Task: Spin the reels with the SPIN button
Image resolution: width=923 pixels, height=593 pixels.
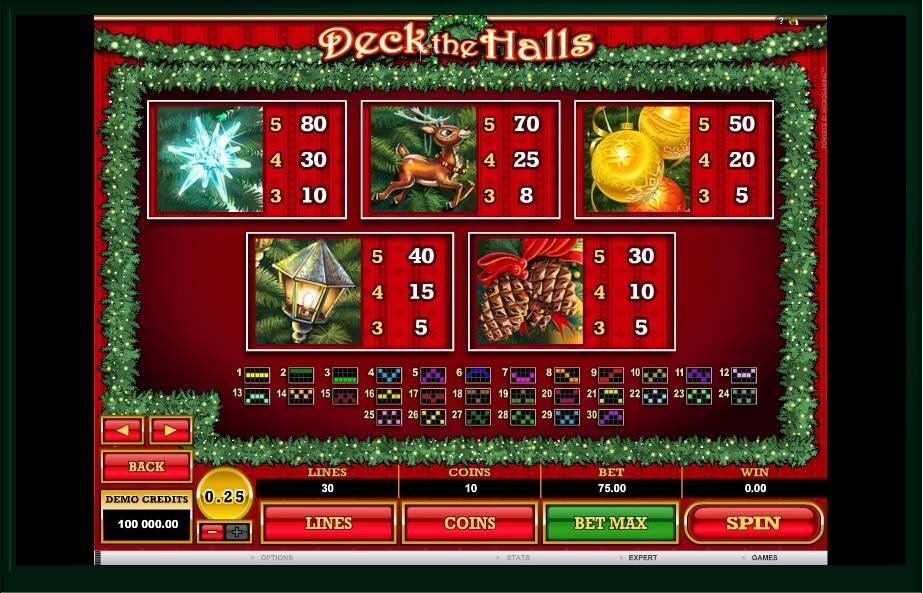Action: (753, 523)
